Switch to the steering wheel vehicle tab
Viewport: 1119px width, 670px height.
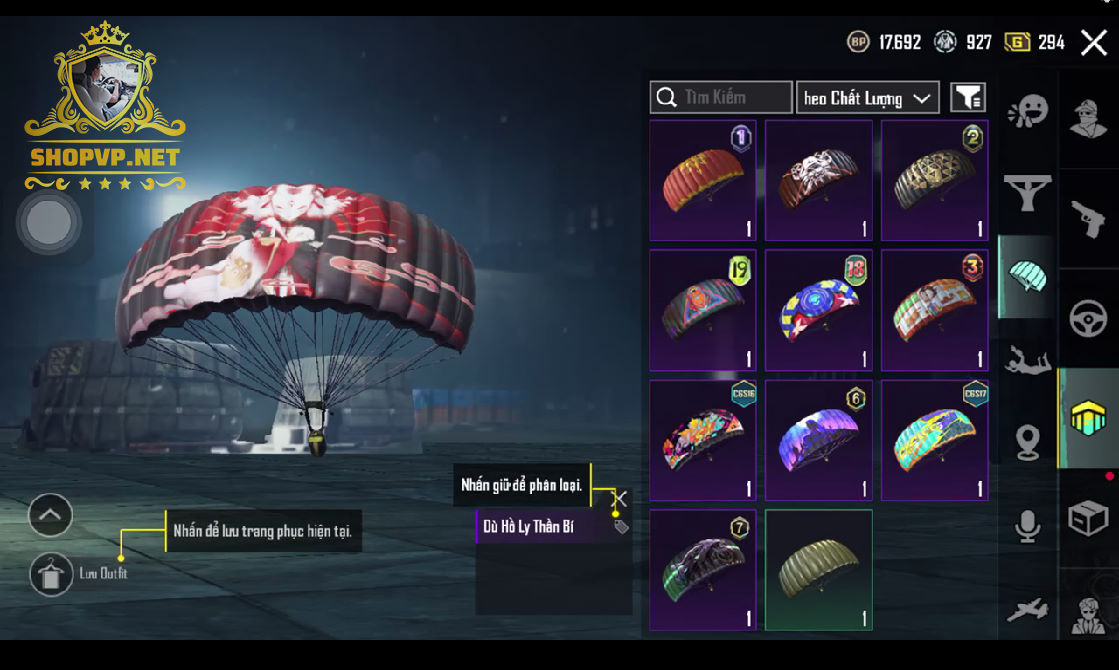click(x=1088, y=319)
